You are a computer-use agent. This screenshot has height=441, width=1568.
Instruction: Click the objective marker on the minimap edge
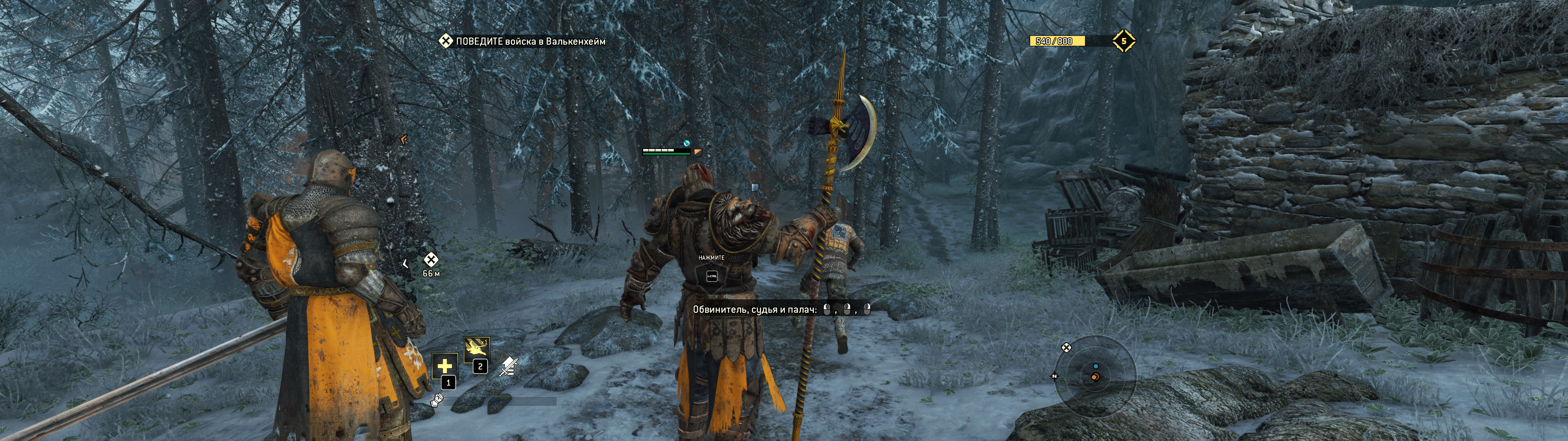pos(1066,348)
